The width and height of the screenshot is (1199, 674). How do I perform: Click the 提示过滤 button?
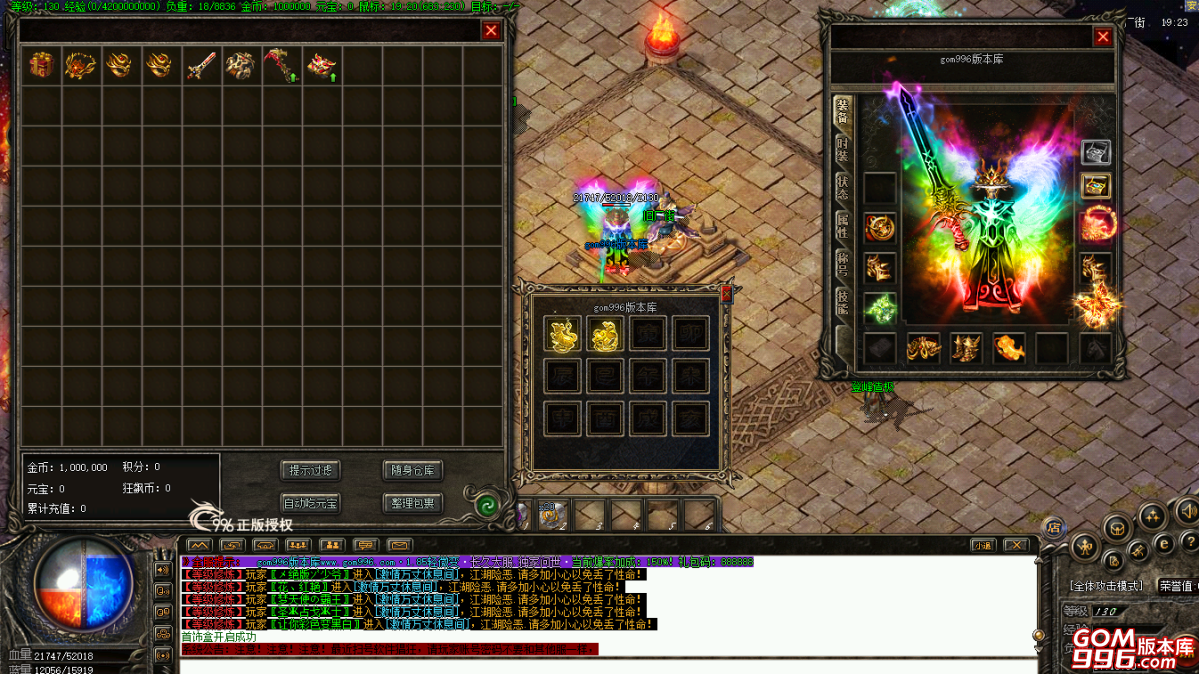(x=311, y=470)
